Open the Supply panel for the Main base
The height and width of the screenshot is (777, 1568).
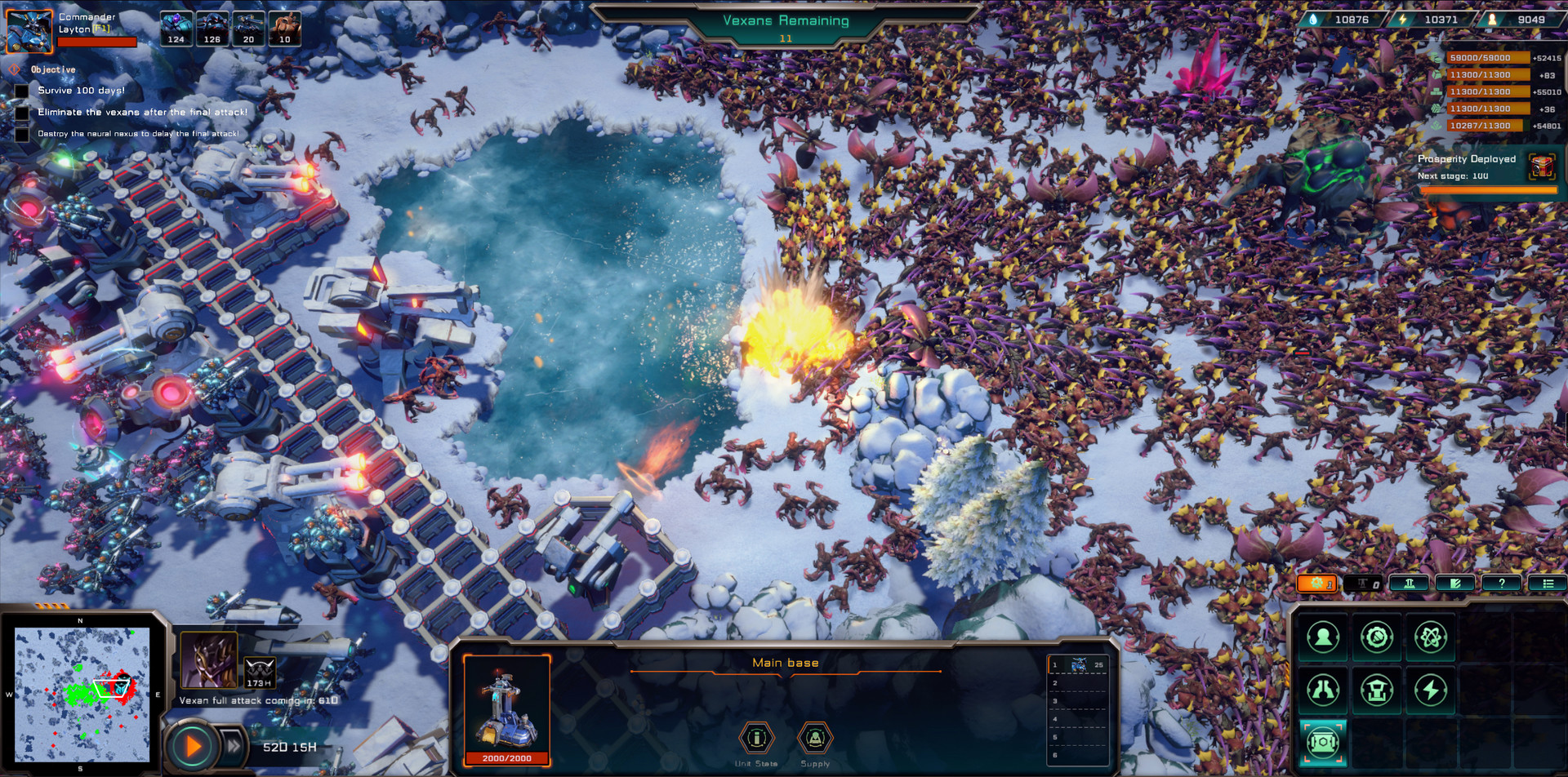814,739
